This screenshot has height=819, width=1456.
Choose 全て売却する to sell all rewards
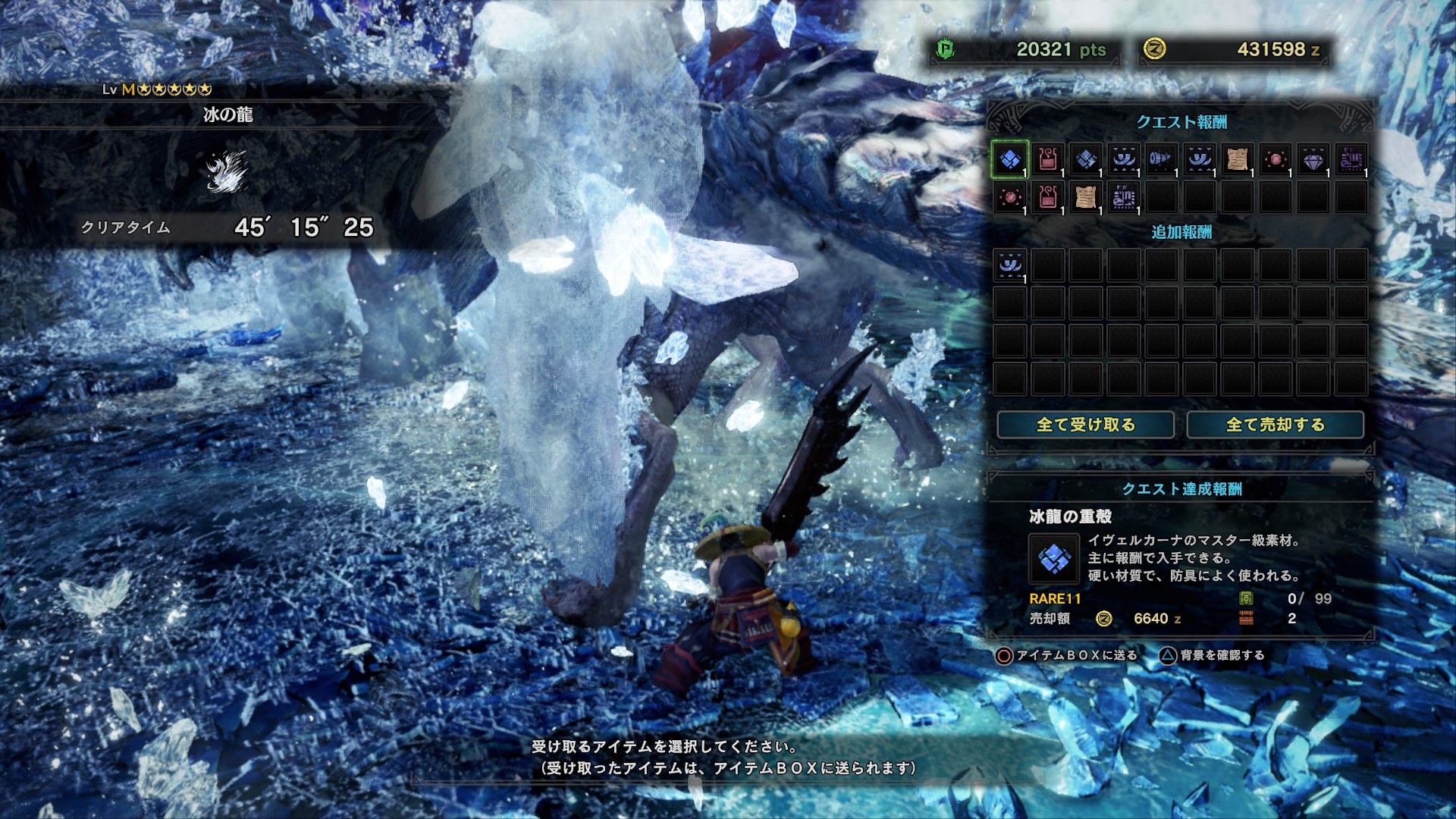coord(1275,425)
